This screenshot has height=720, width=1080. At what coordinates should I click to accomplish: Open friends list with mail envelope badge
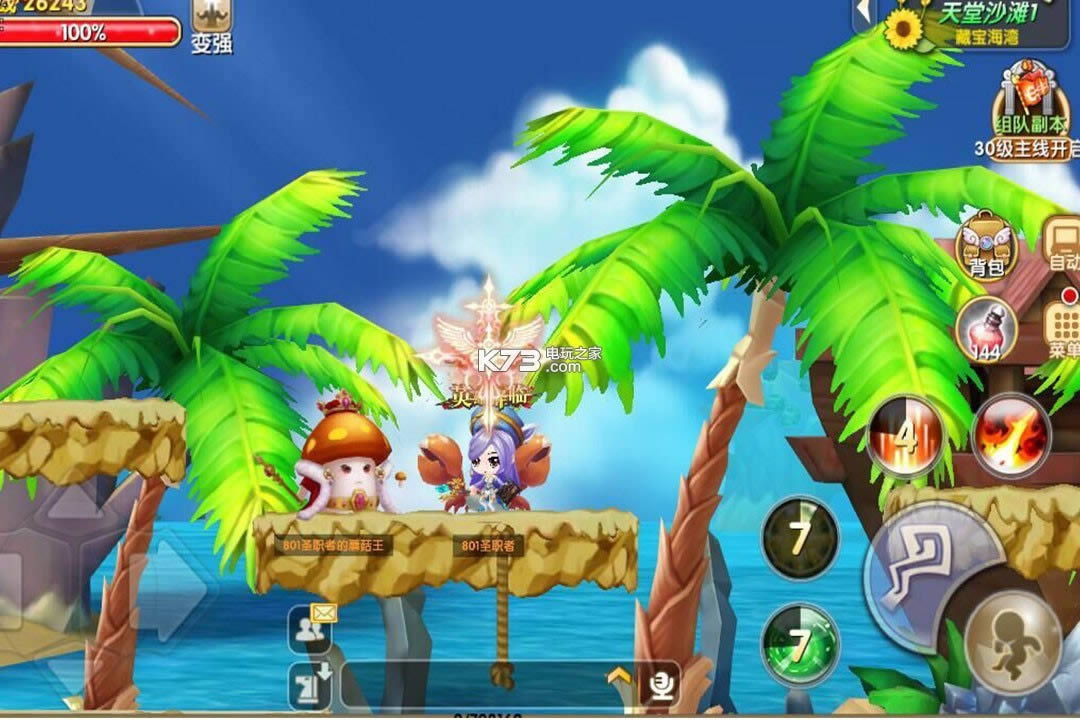point(310,629)
